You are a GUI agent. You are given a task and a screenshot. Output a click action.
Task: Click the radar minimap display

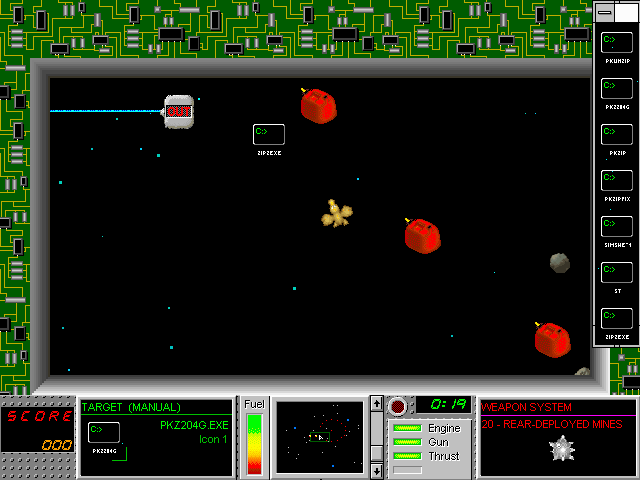coord(320,437)
